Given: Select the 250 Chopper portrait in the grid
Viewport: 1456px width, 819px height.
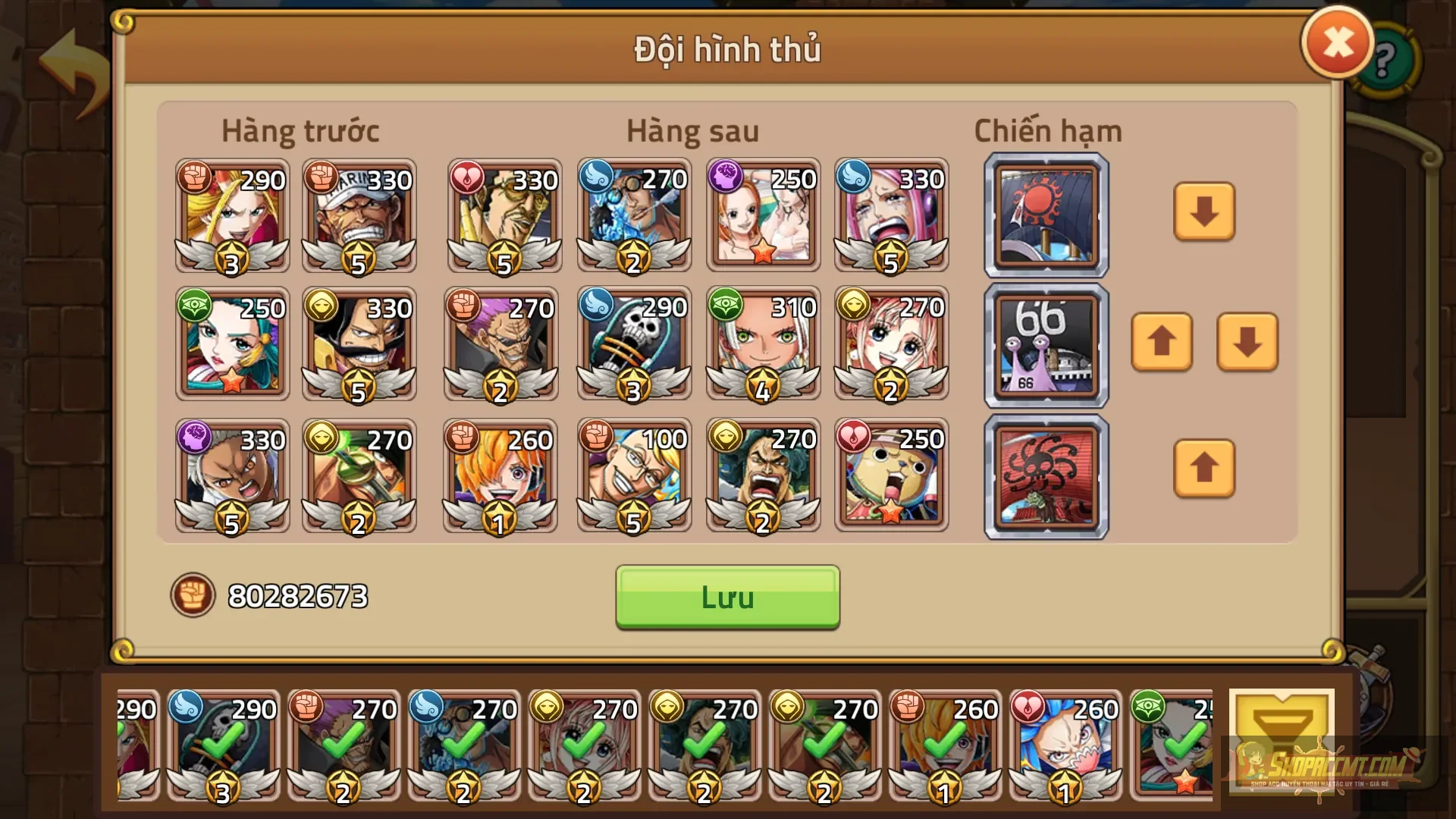Looking at the screenshot, I should point(892,474).
